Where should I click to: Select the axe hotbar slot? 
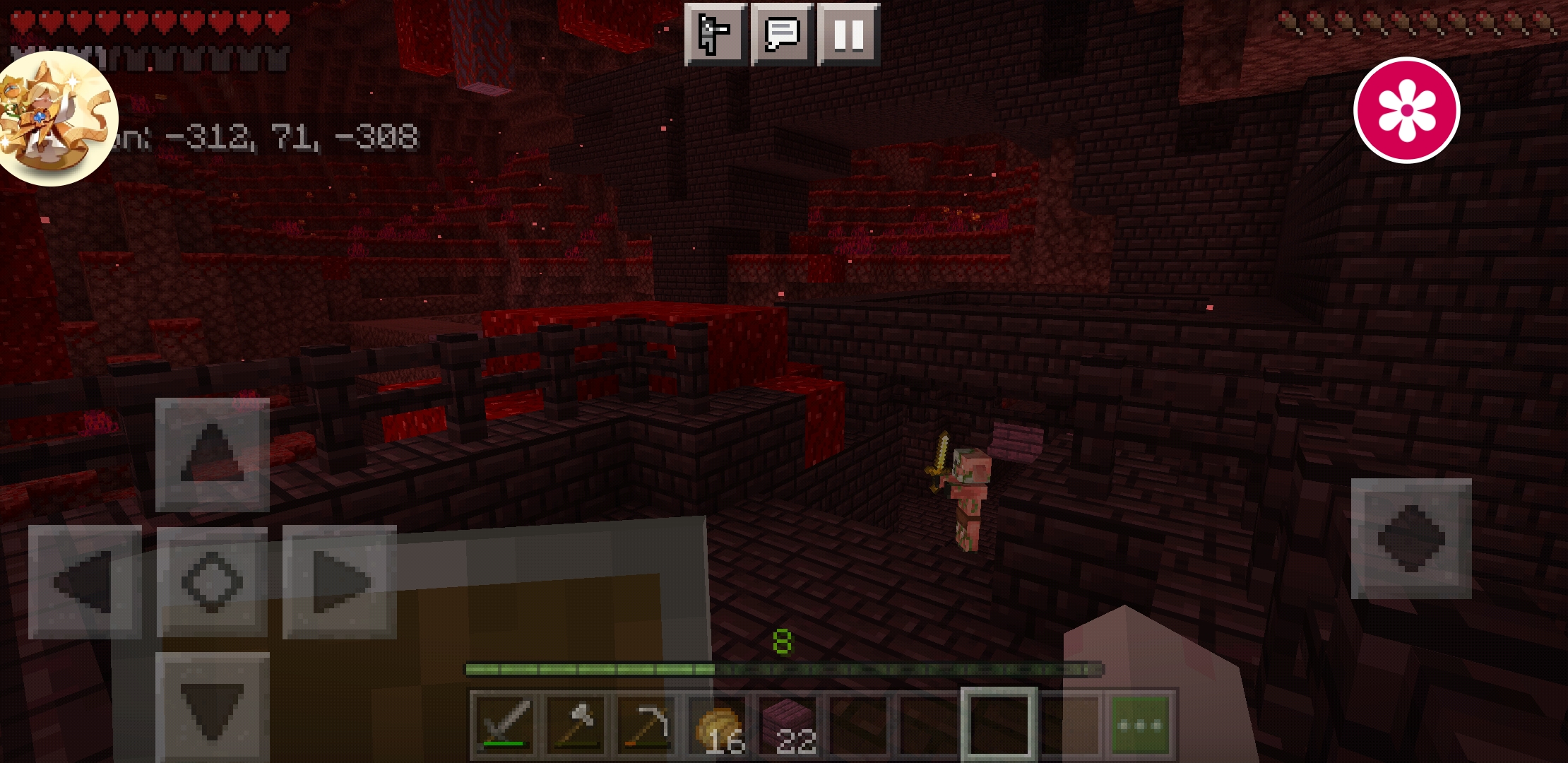576,725
